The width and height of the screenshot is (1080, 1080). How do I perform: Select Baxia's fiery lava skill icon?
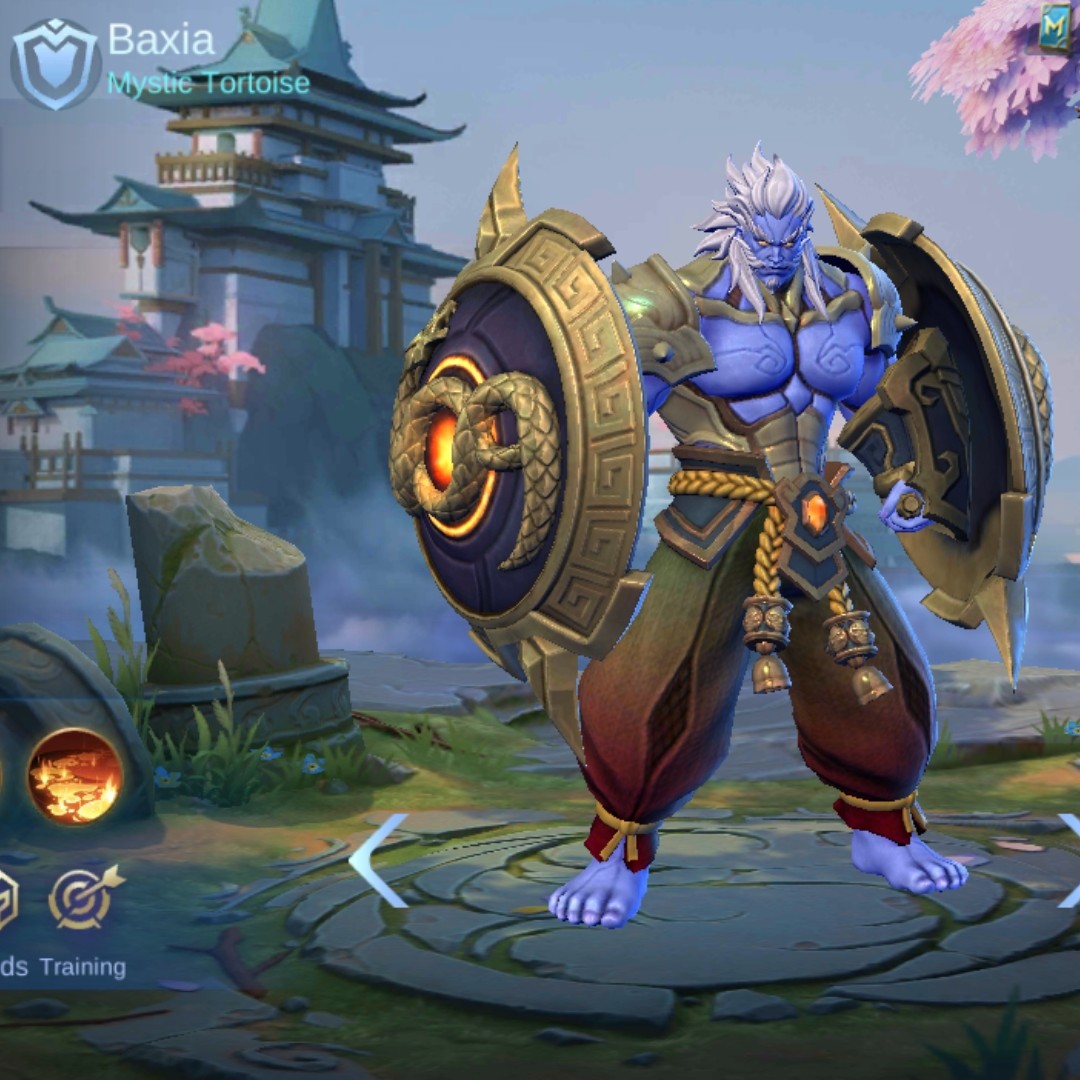pos(75,775)
